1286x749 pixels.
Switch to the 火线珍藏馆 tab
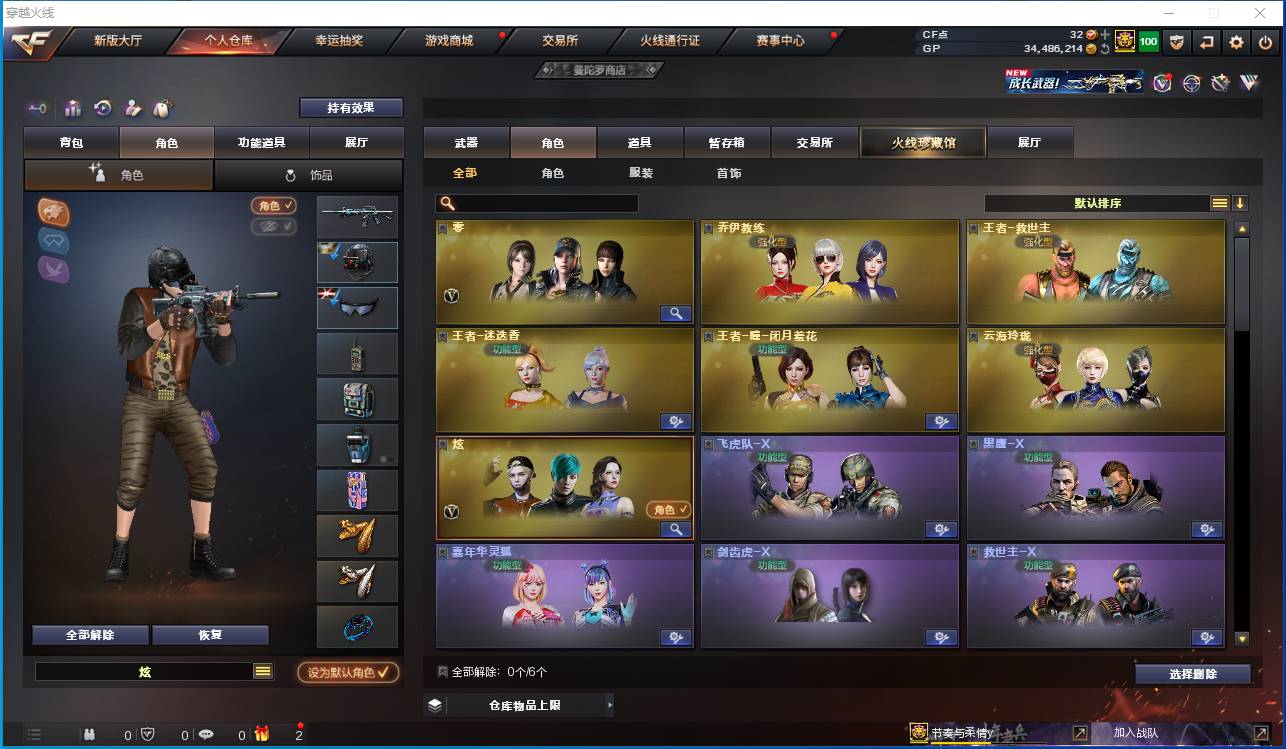[921, 142]
